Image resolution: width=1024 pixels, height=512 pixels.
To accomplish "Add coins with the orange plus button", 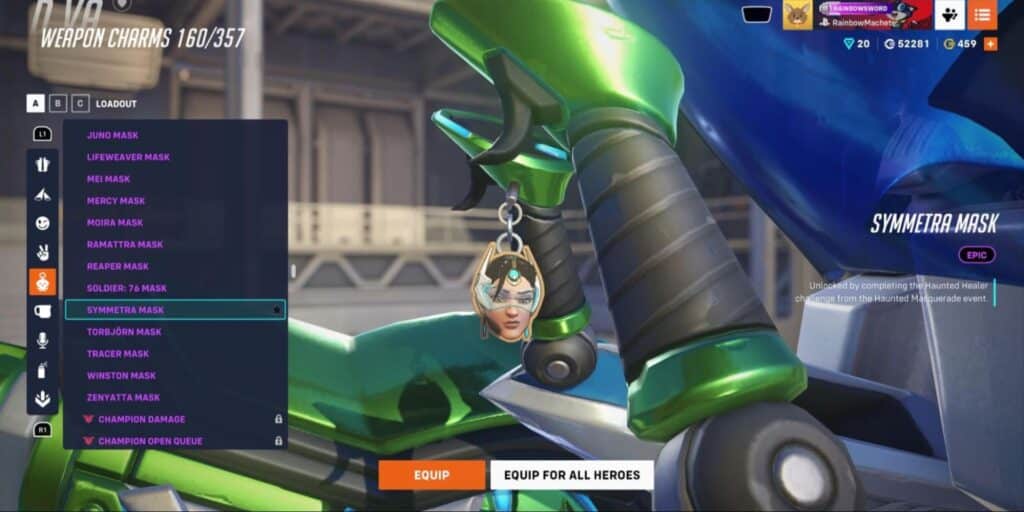I will (x=990, y=44).
